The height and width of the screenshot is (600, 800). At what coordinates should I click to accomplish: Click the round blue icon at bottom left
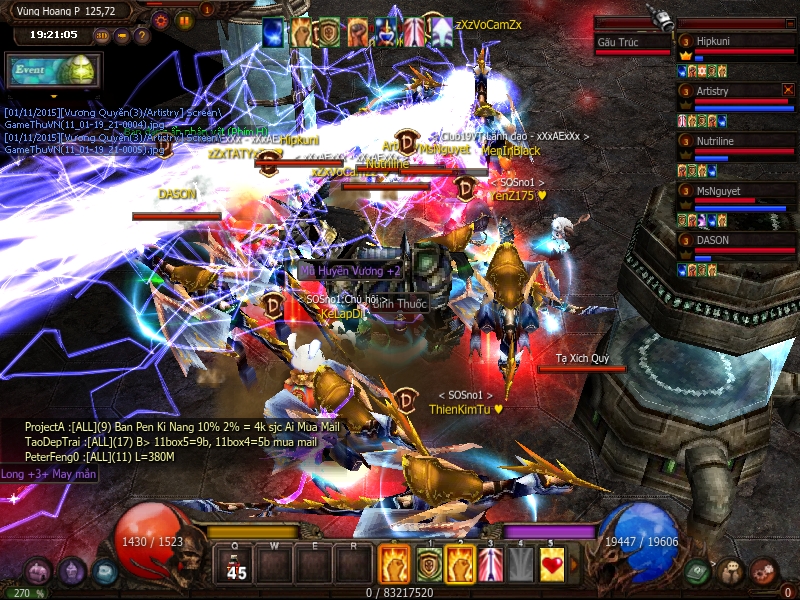point(104,572)
